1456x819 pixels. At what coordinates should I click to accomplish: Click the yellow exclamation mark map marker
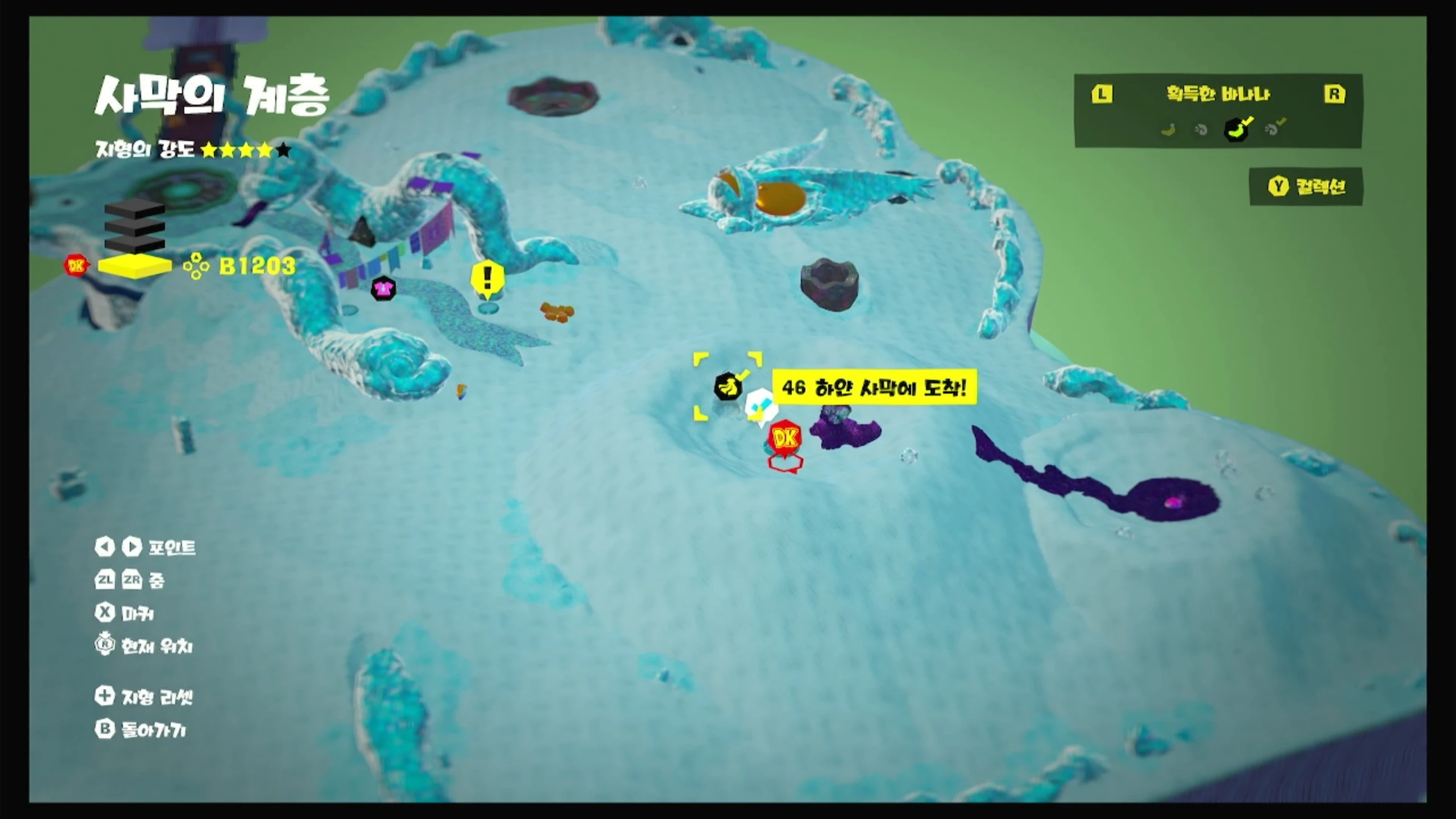coord(487,279)
